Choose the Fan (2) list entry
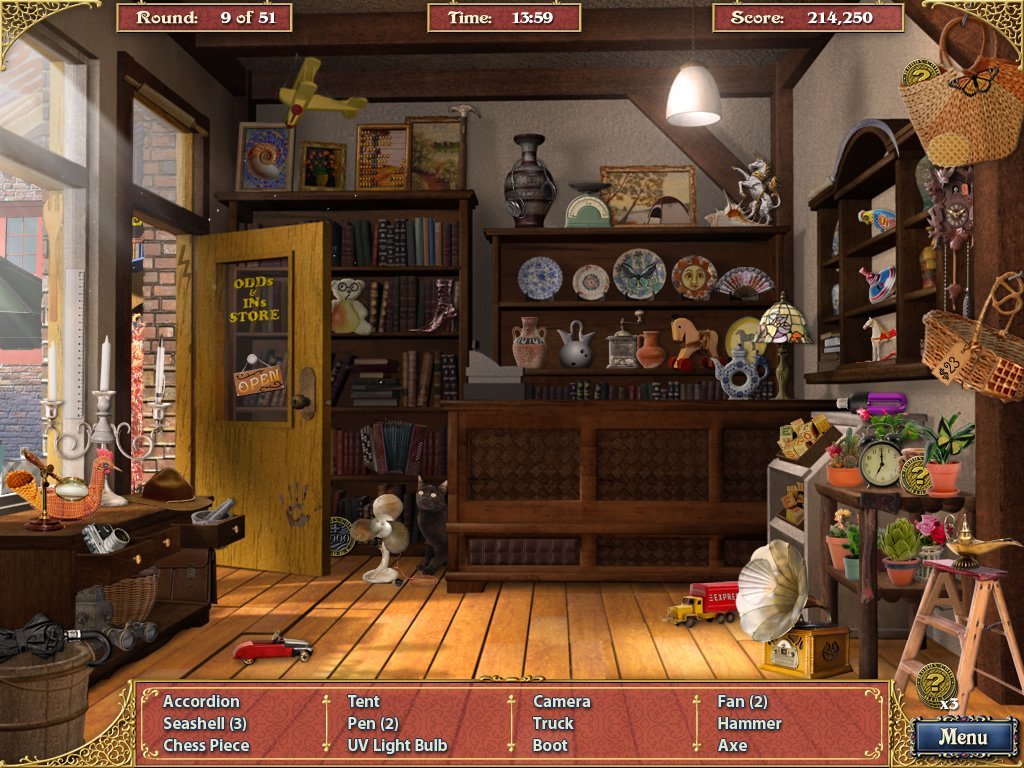This screenshot has height=768, width=1024. point(742,701)
